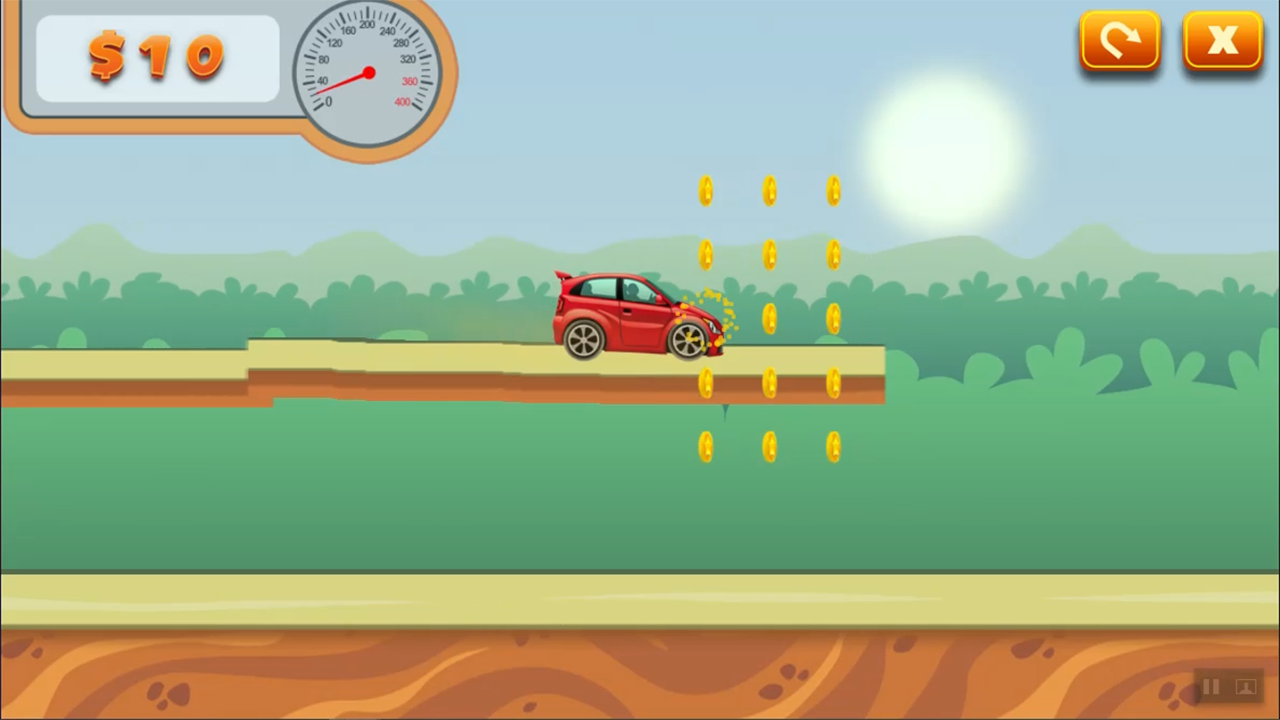Click the 400 red mark on the gauge
Image resolution: width=1280 pixels, height=720 pixels.
pyautogui.click(x=400, y=101)
